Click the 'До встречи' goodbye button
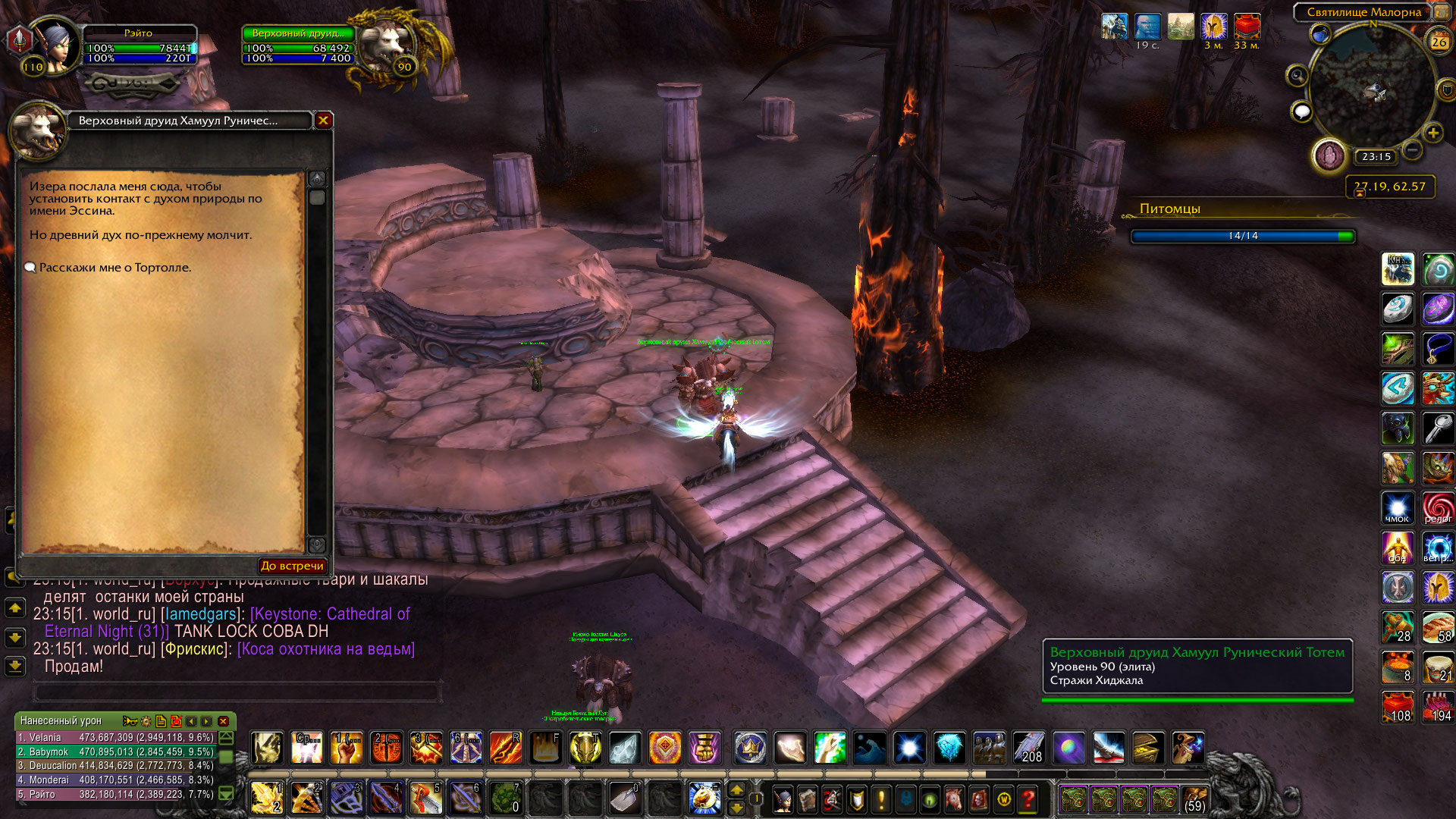This screenshot has height=819, width=1456. pos(292,566)
